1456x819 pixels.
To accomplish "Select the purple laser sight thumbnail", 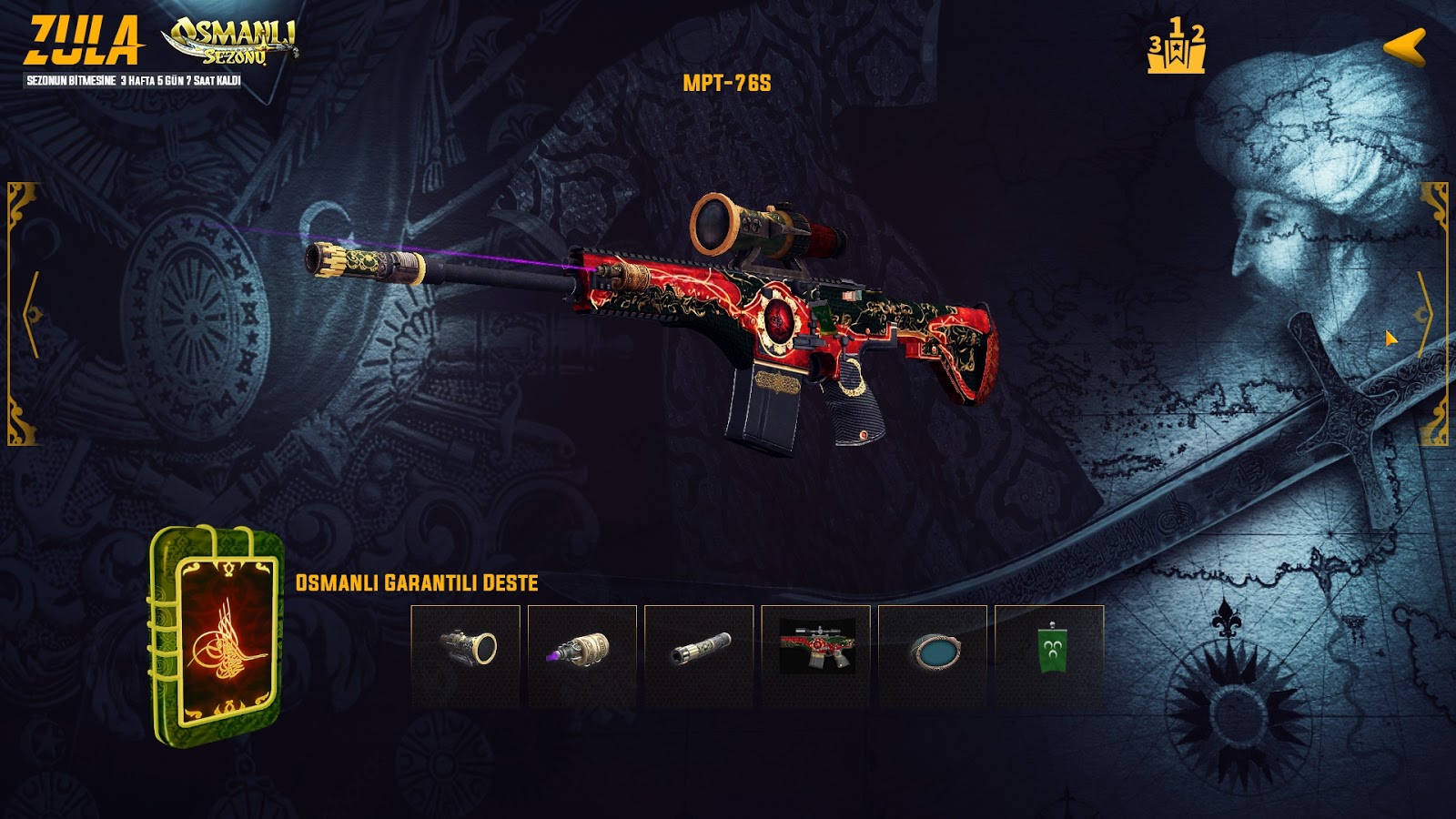I will point(581,655).
